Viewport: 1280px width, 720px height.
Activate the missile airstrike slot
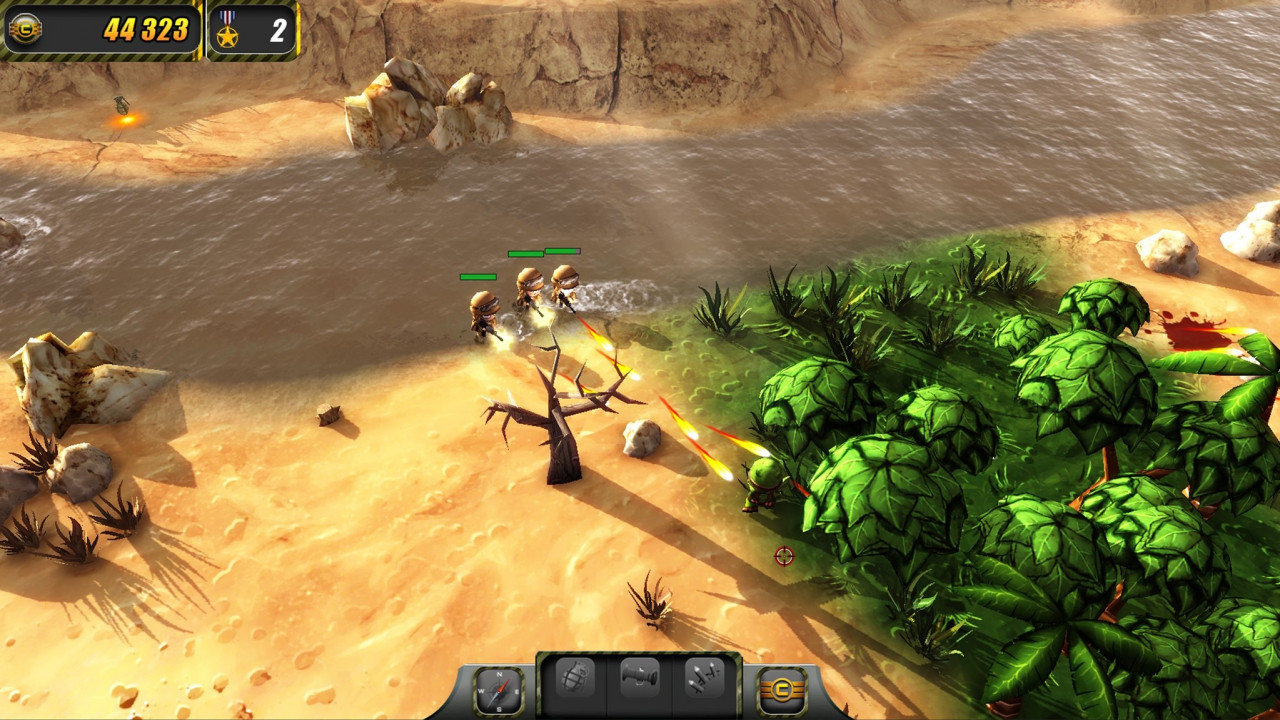click(704, 680)
